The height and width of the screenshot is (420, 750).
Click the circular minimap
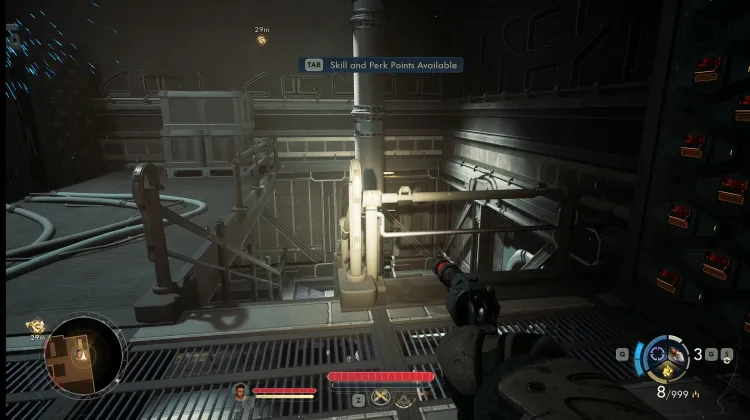(85, 355)
